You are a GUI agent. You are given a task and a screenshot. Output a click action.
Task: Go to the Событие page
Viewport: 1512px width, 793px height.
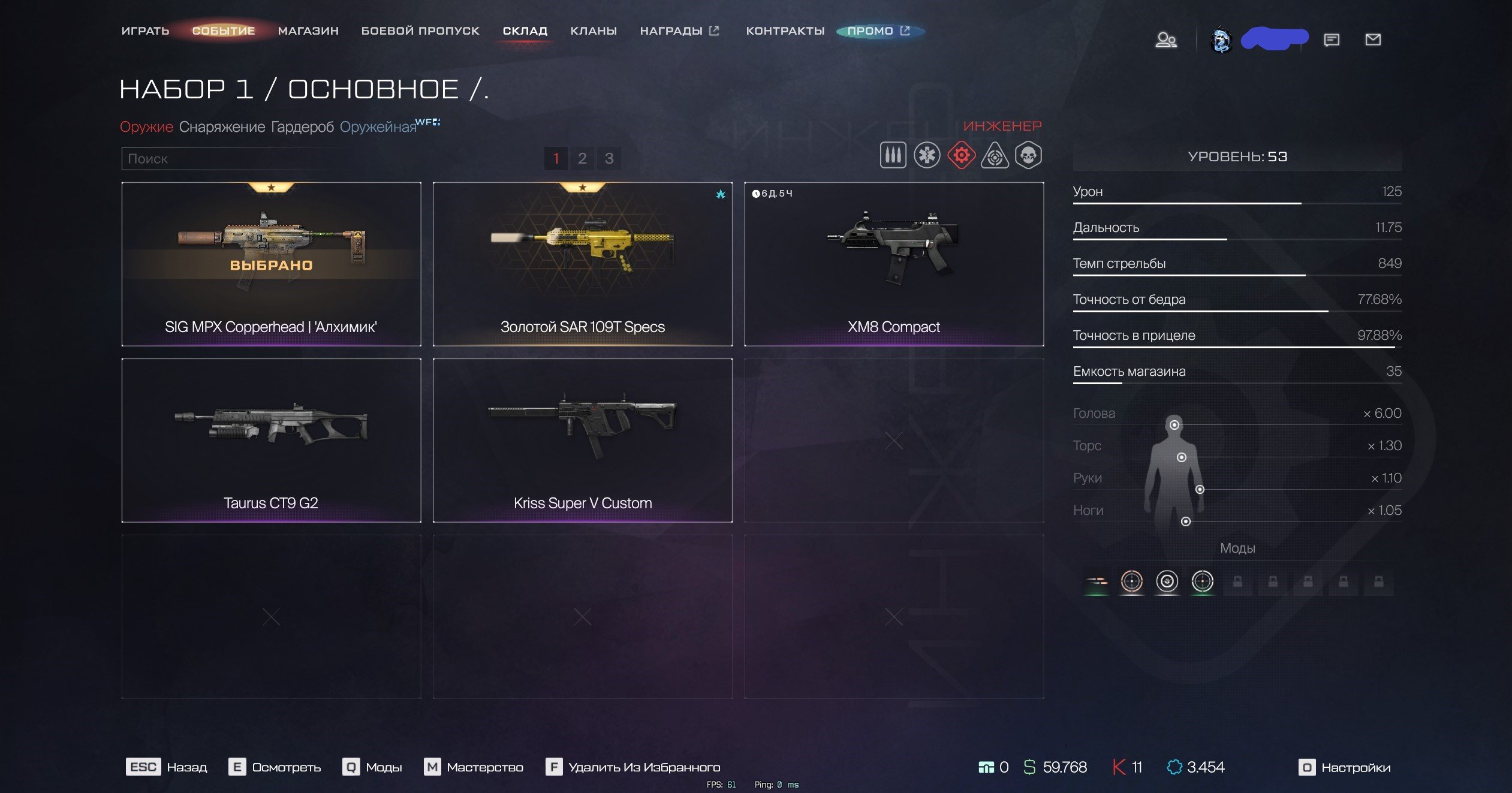click(224, 31)
